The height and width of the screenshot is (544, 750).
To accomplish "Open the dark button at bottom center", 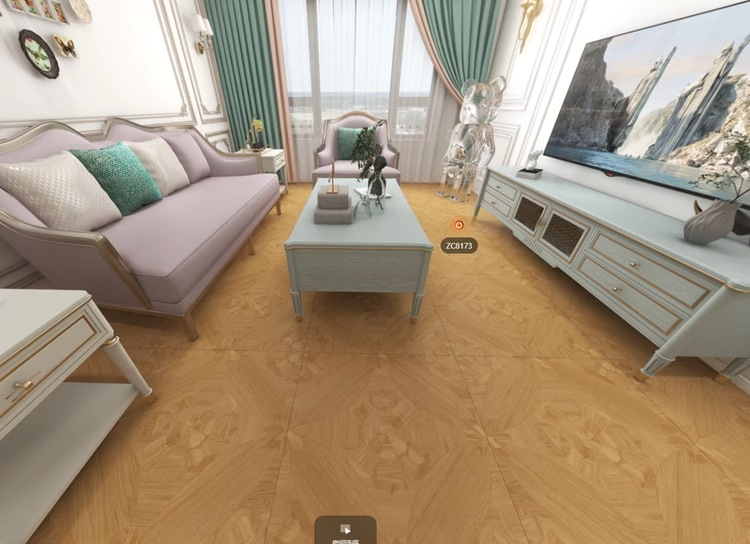I will pos(345,531).
